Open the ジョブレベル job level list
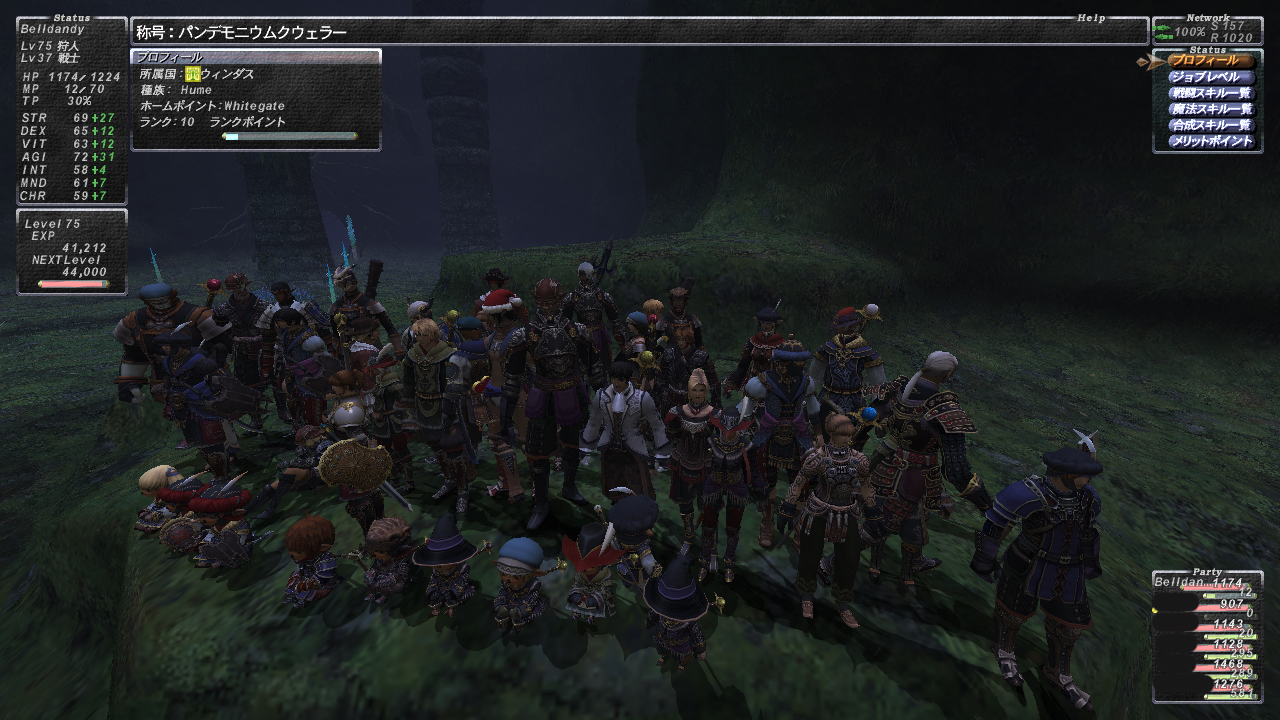This screenshot has width=1280, height=720. [x=1210, y=77]
